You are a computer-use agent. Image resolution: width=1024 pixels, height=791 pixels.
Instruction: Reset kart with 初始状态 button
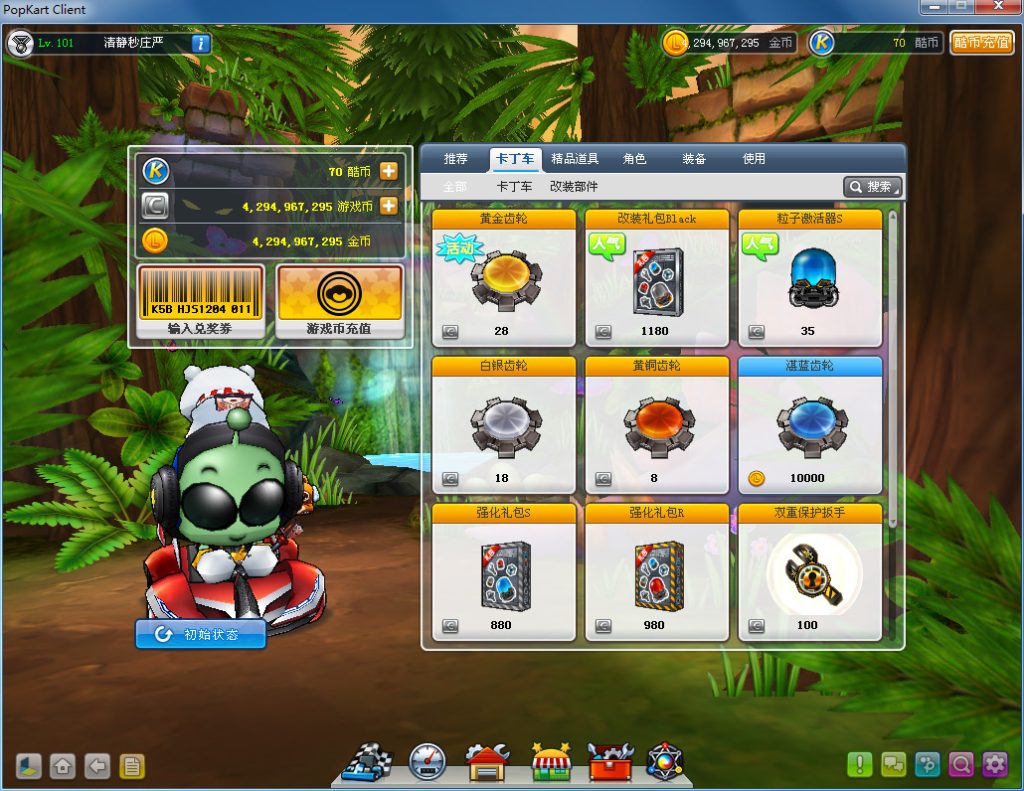click(200, 634)
